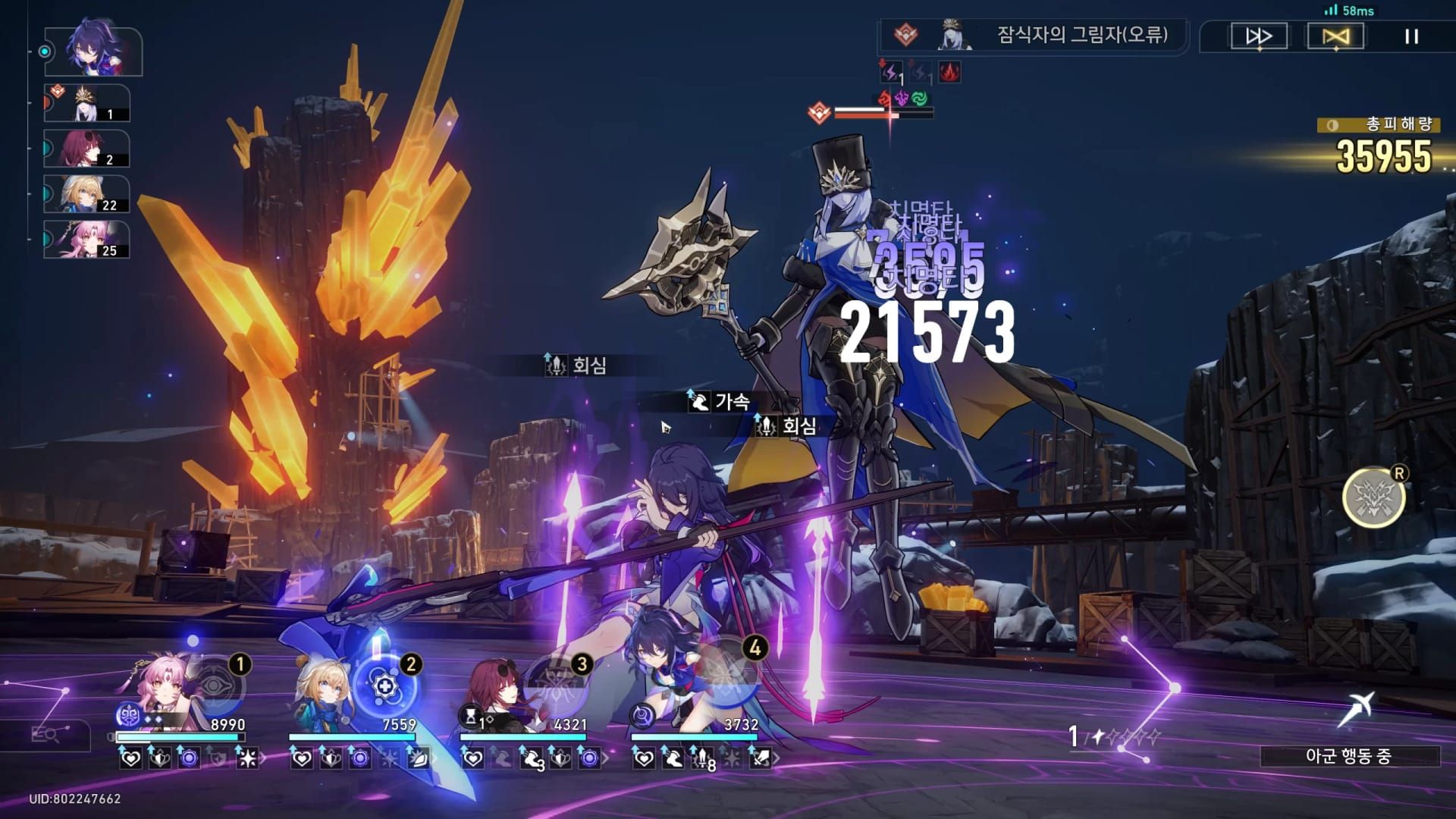Select the blonde portrait in the turn order

[86, 194]
